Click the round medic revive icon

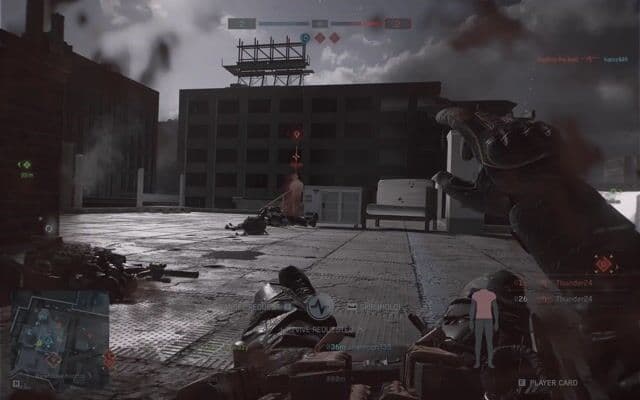point(320,306)
